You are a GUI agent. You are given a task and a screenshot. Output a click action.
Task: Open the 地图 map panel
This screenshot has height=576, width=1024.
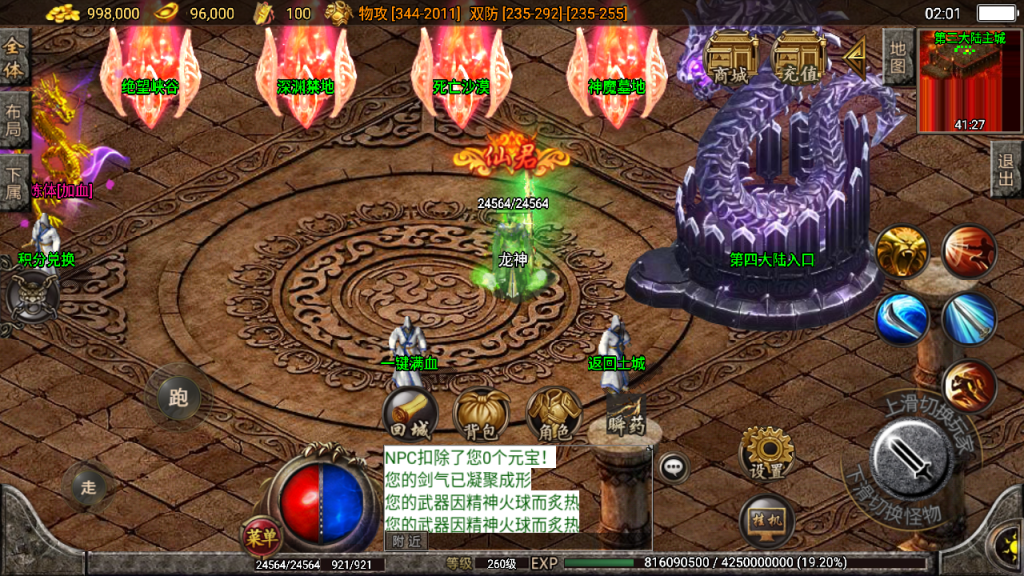pyautogui.click(x=898, y=57)
